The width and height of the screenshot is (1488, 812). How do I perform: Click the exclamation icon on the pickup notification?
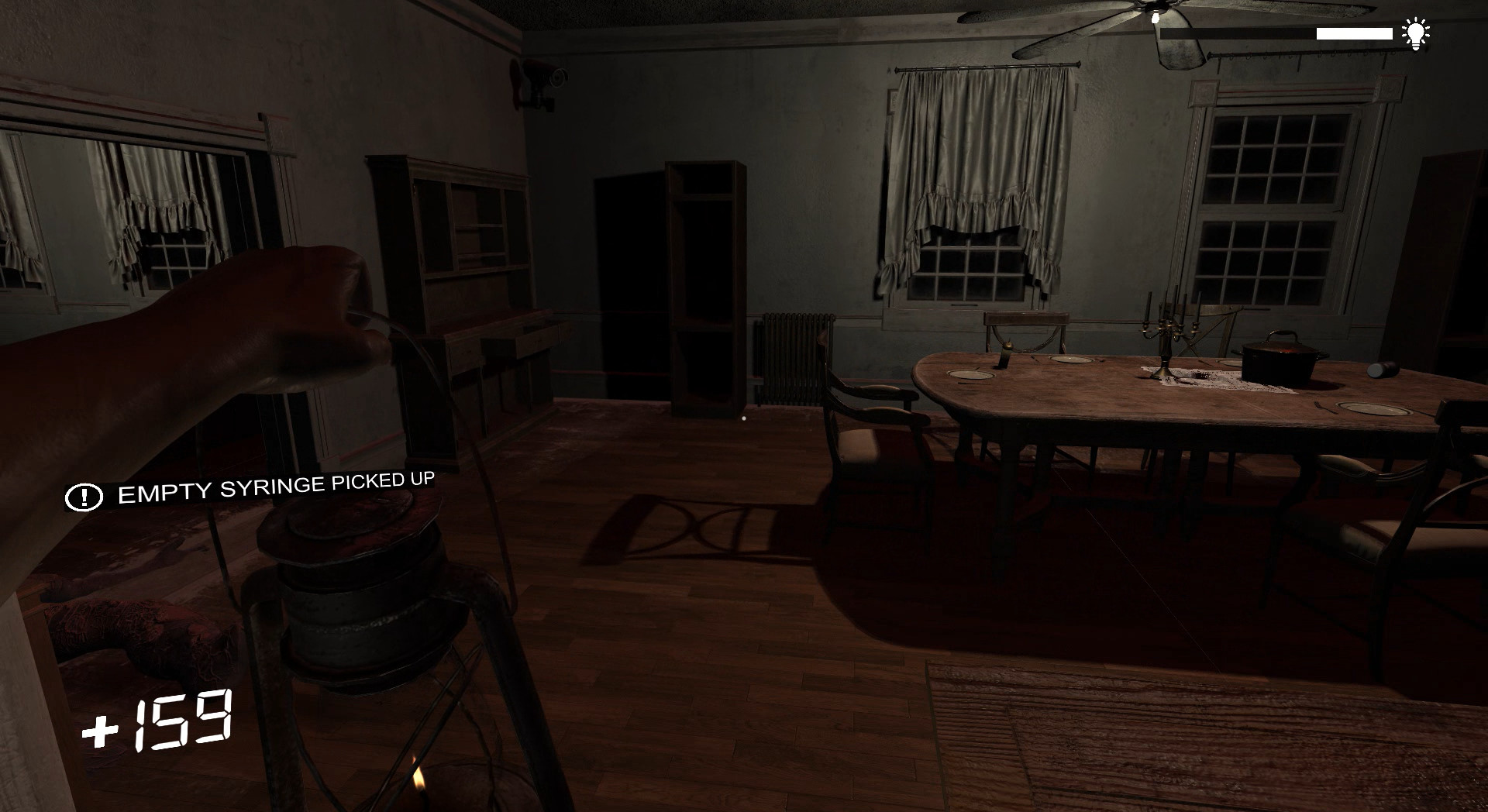(x=84, y=497)
